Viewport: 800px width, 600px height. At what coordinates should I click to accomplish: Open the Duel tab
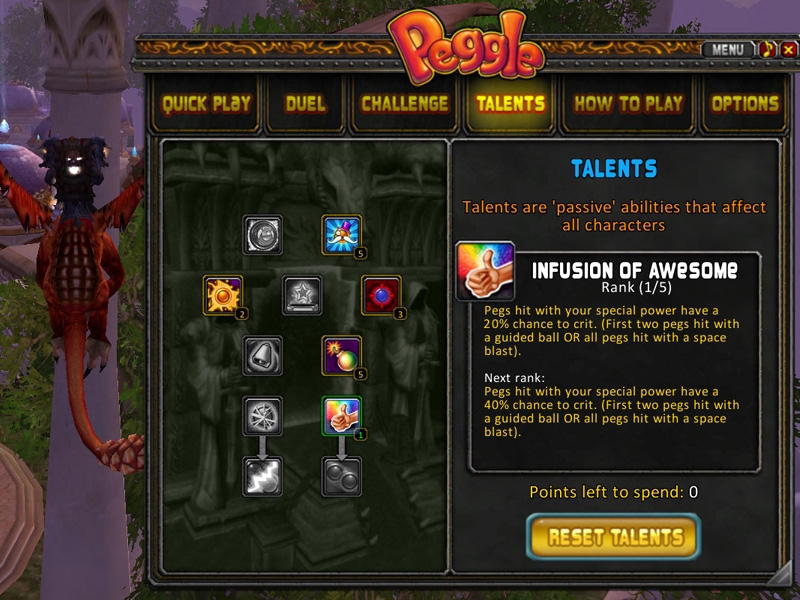305,103
